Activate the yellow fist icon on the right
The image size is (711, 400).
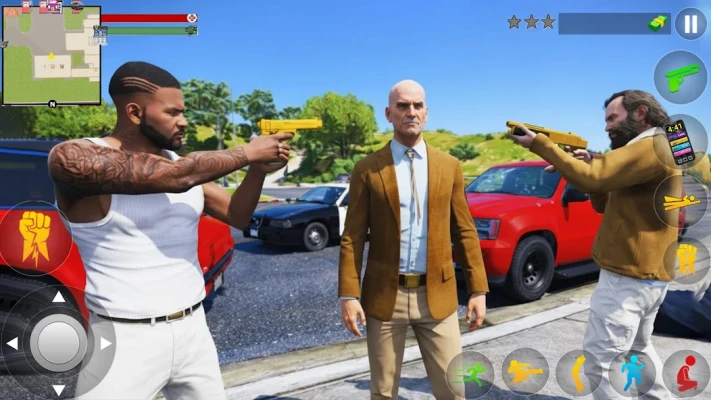(x=686, y=260)
